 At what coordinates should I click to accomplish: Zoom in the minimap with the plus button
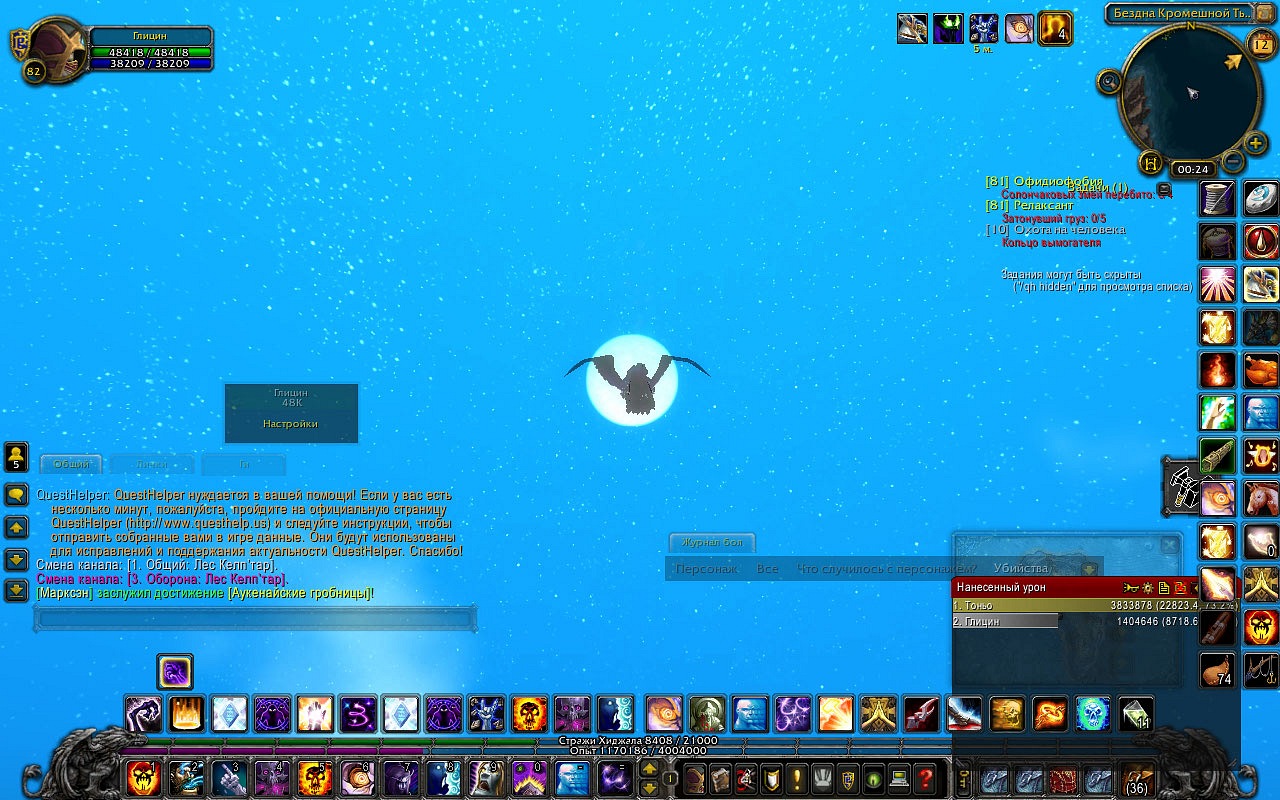(x=1257, y=143)
